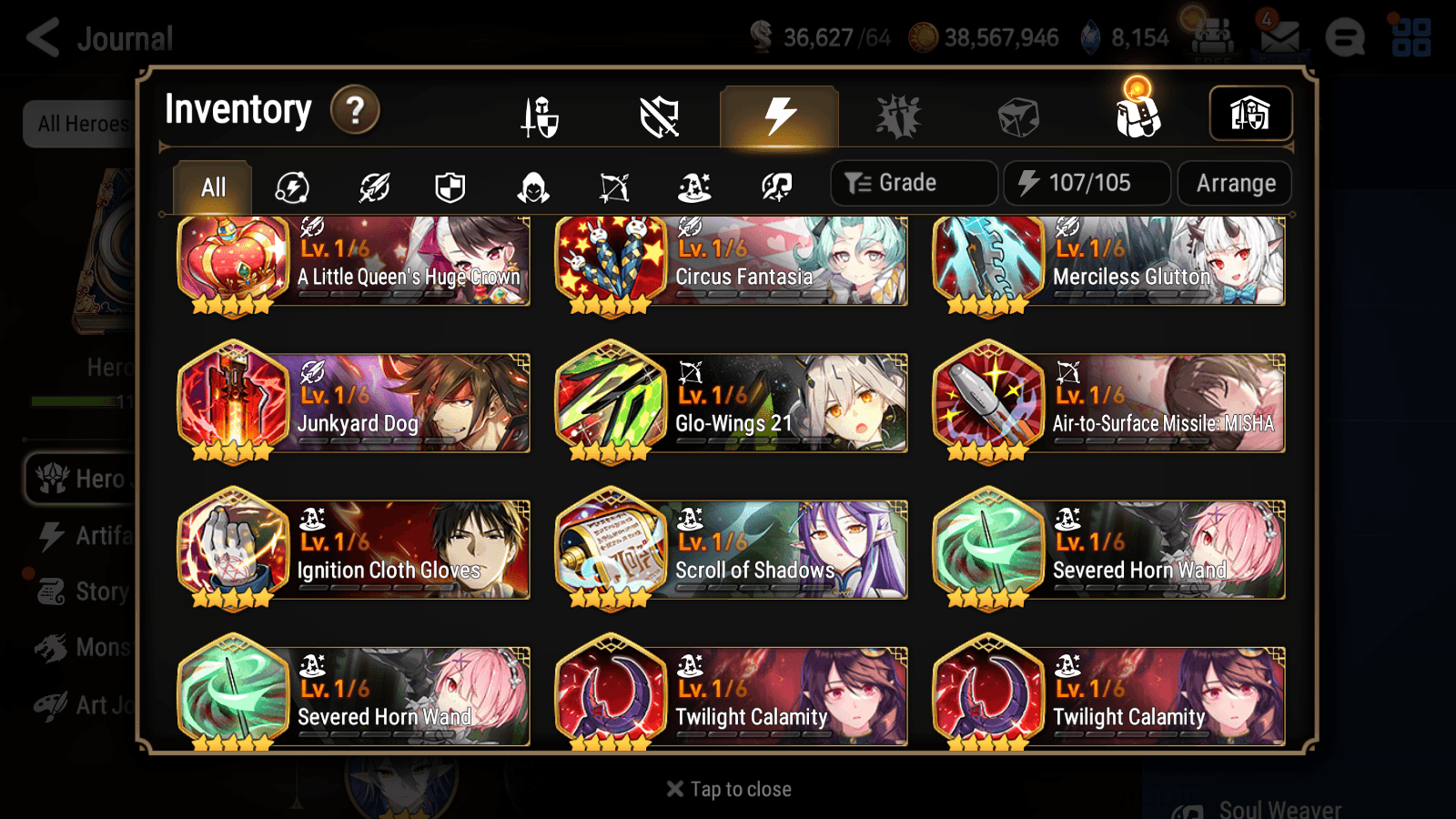The height and width of the screenshot is (819, 1456).
Task: Select the All filter tab
Action: tap(211, 187)
